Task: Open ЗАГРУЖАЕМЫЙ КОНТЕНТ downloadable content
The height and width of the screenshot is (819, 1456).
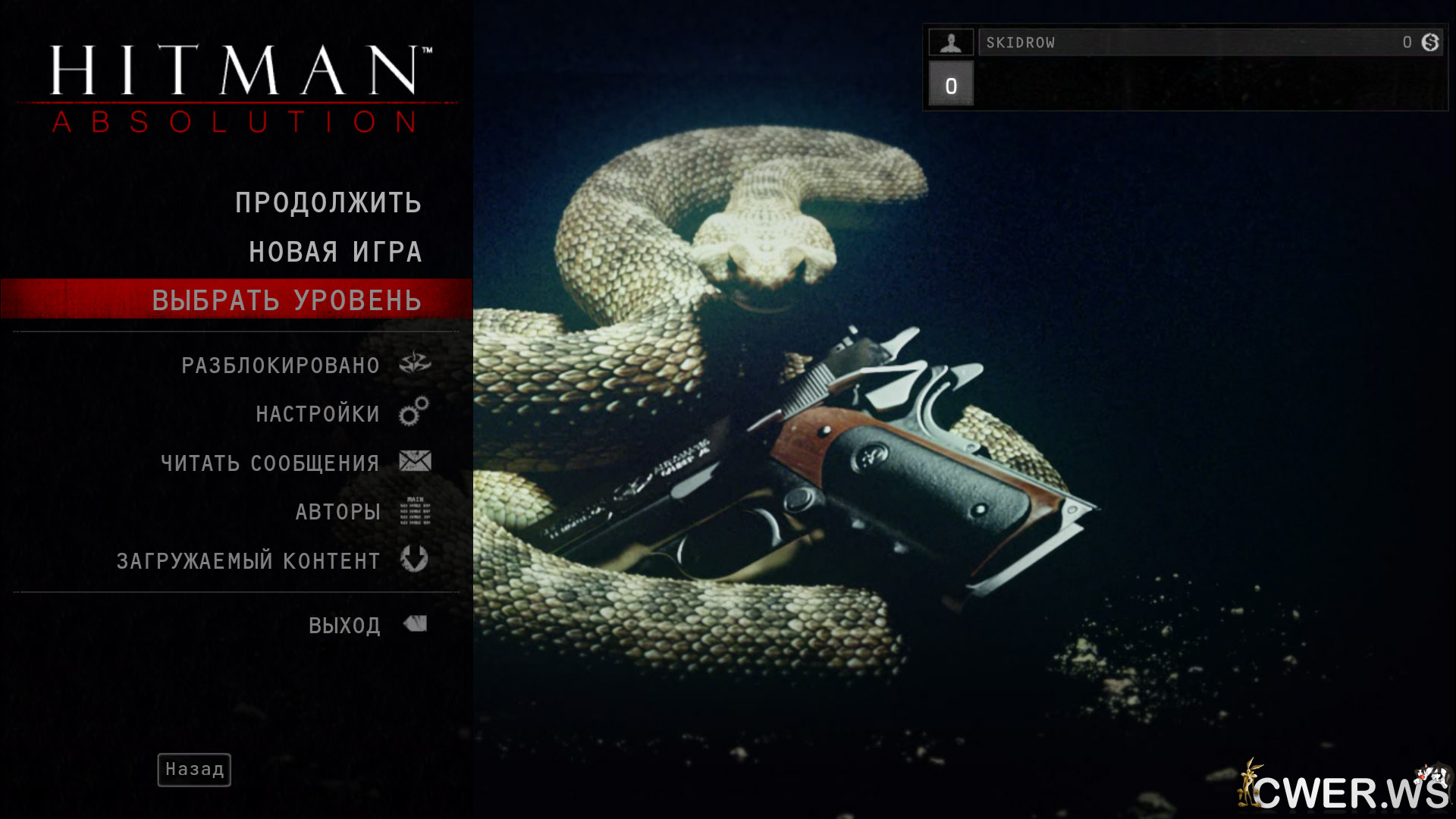Action: pyautogui.click(x=248, y=560)
